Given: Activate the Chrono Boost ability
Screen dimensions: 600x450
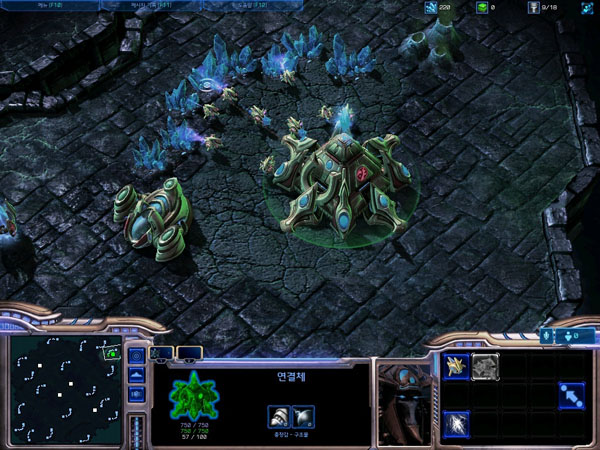Looking at the screenshot, I should click(457, 423).
